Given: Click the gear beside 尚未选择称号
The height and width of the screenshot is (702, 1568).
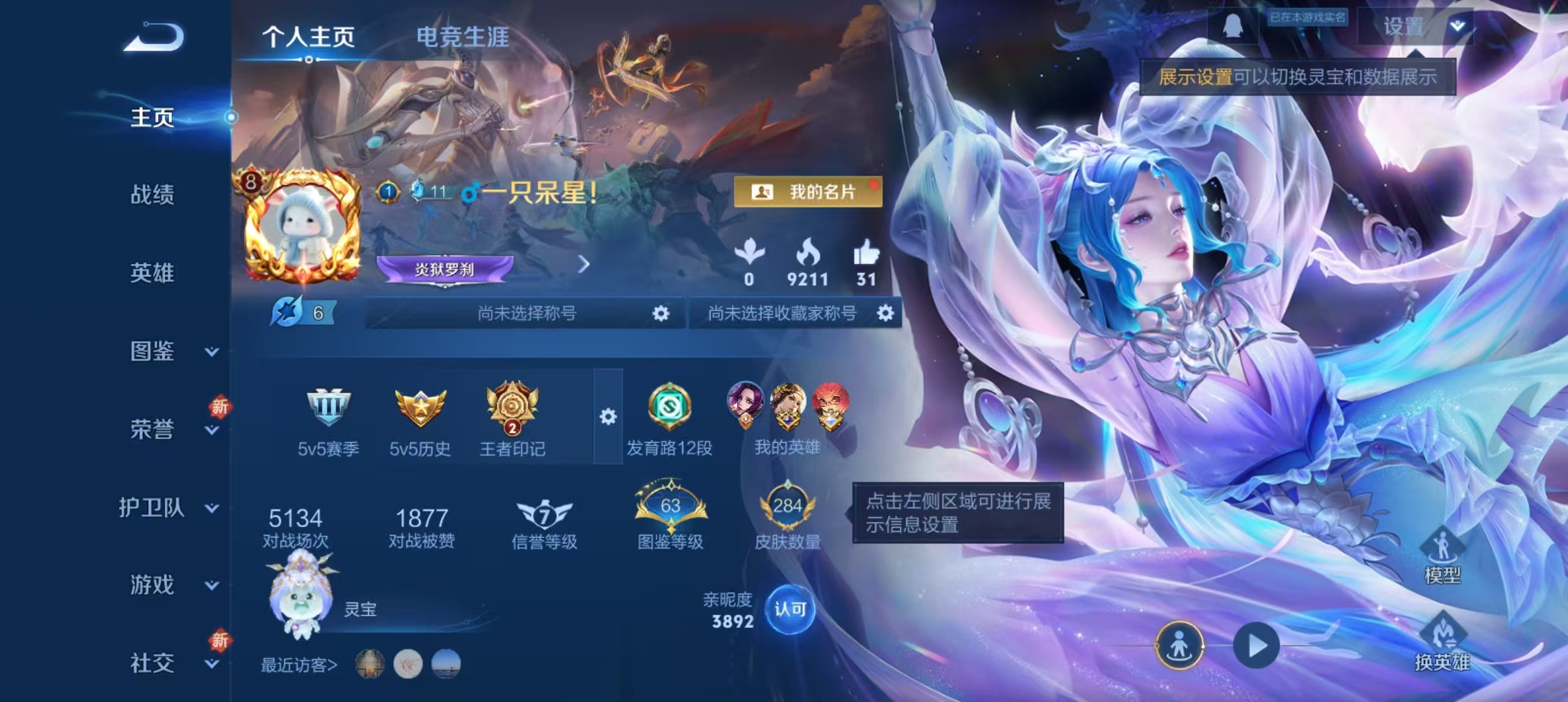Looking at the screenshot, I should click(660, 313).
